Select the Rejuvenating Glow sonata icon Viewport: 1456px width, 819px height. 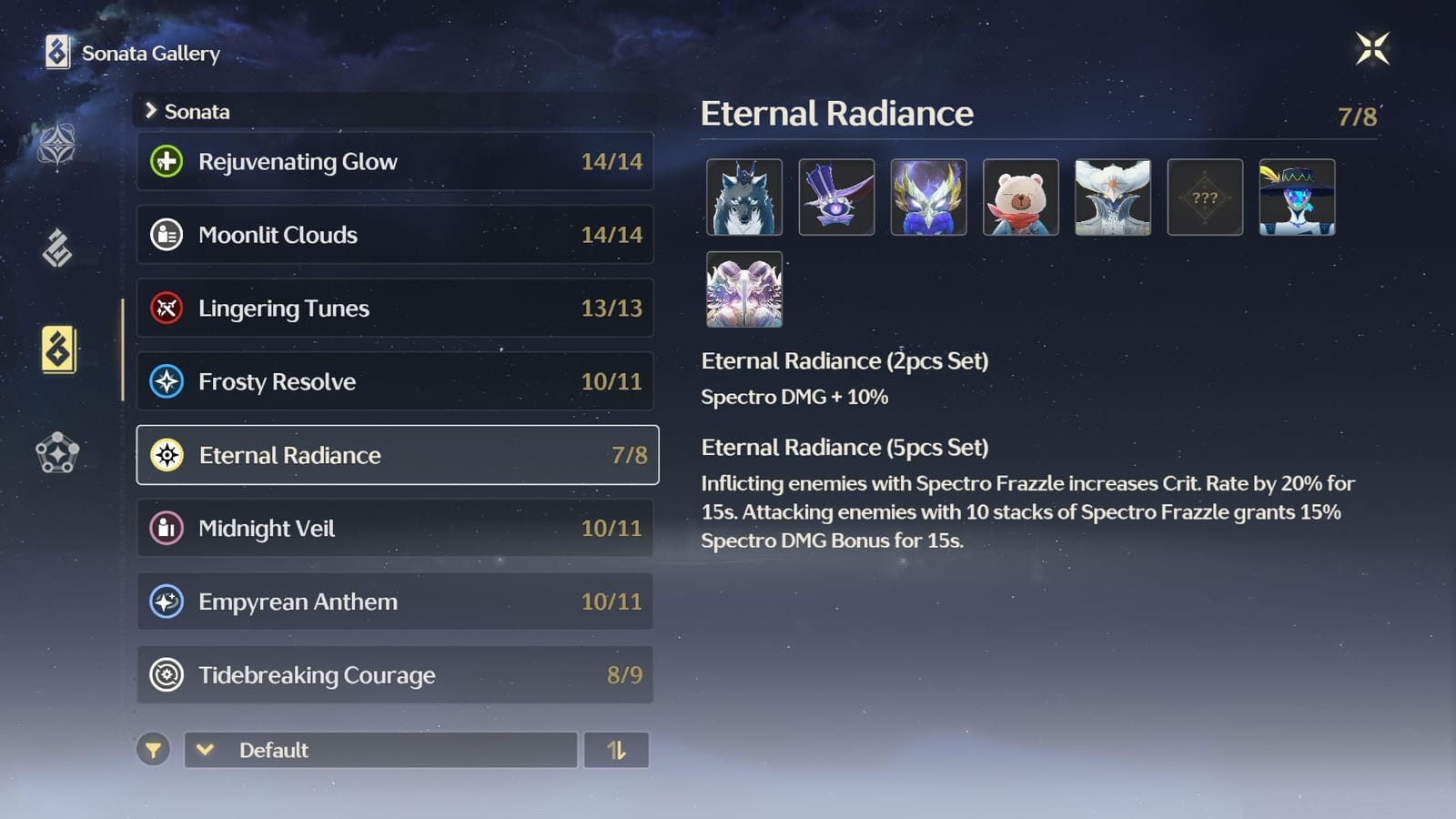pos(168,161)
